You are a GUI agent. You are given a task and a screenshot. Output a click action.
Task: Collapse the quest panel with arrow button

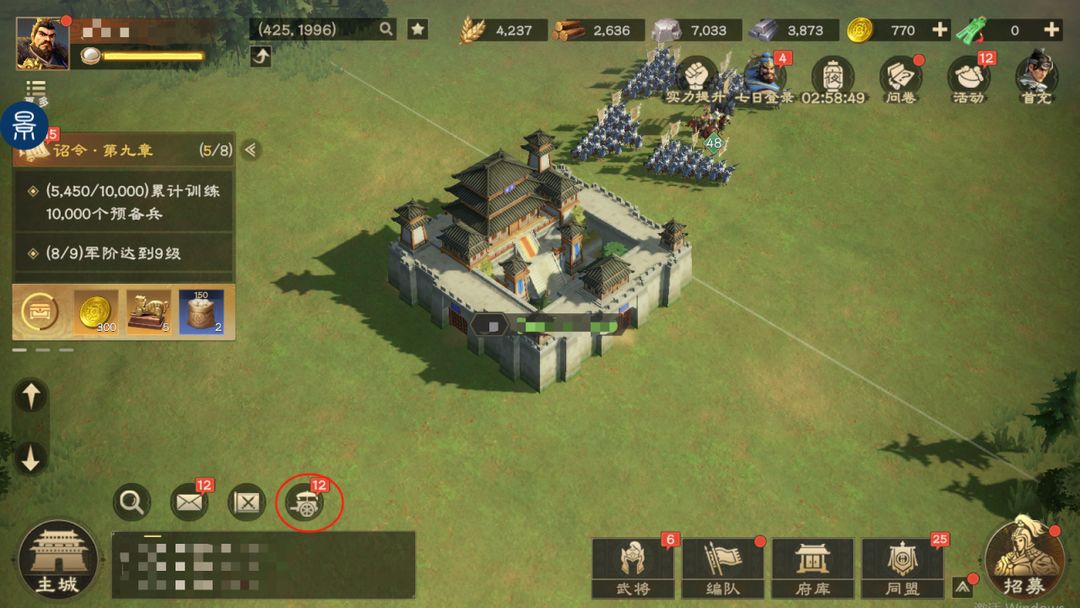[251, 150]
